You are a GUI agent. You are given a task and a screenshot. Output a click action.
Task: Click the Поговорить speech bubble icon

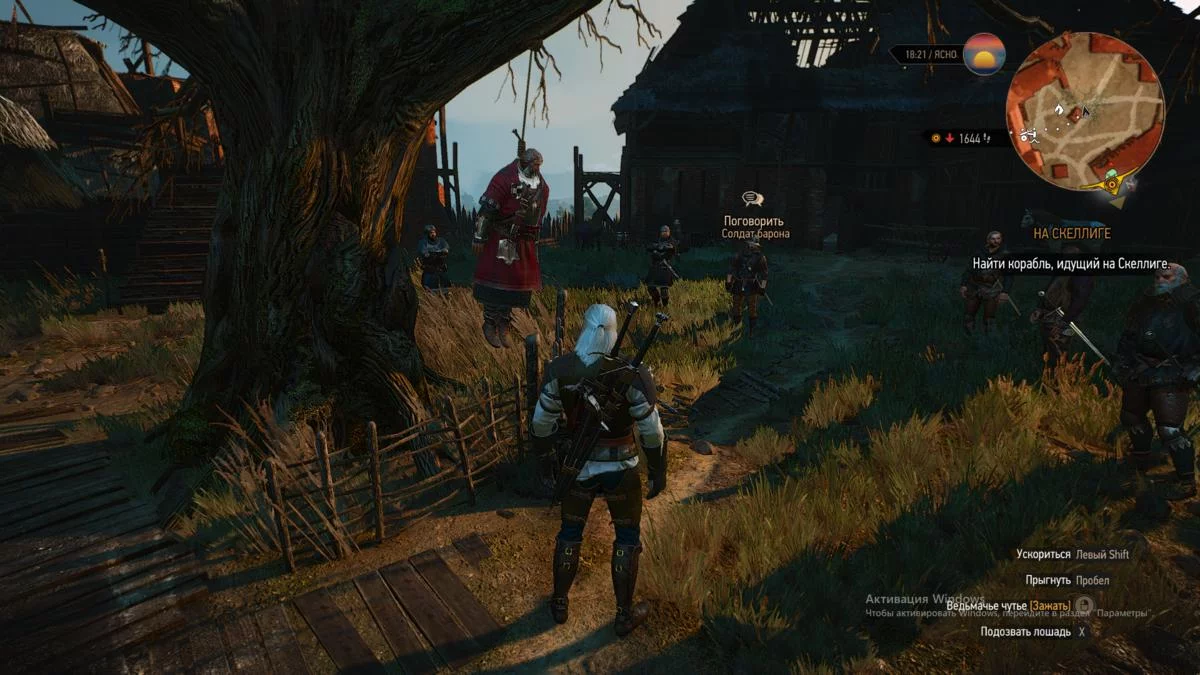[x=753, y=200]
